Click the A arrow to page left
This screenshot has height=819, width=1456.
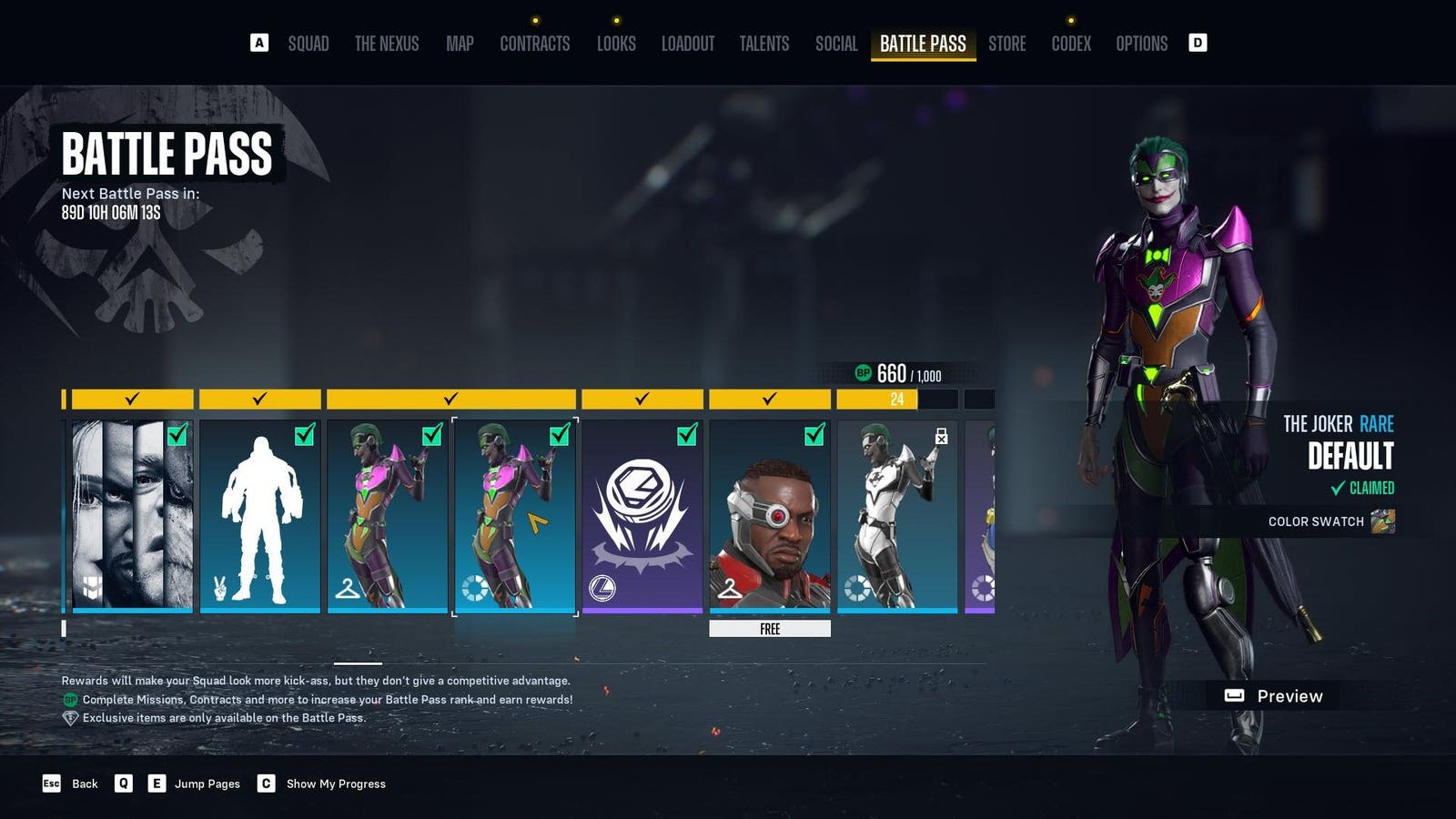coord(261,41)
